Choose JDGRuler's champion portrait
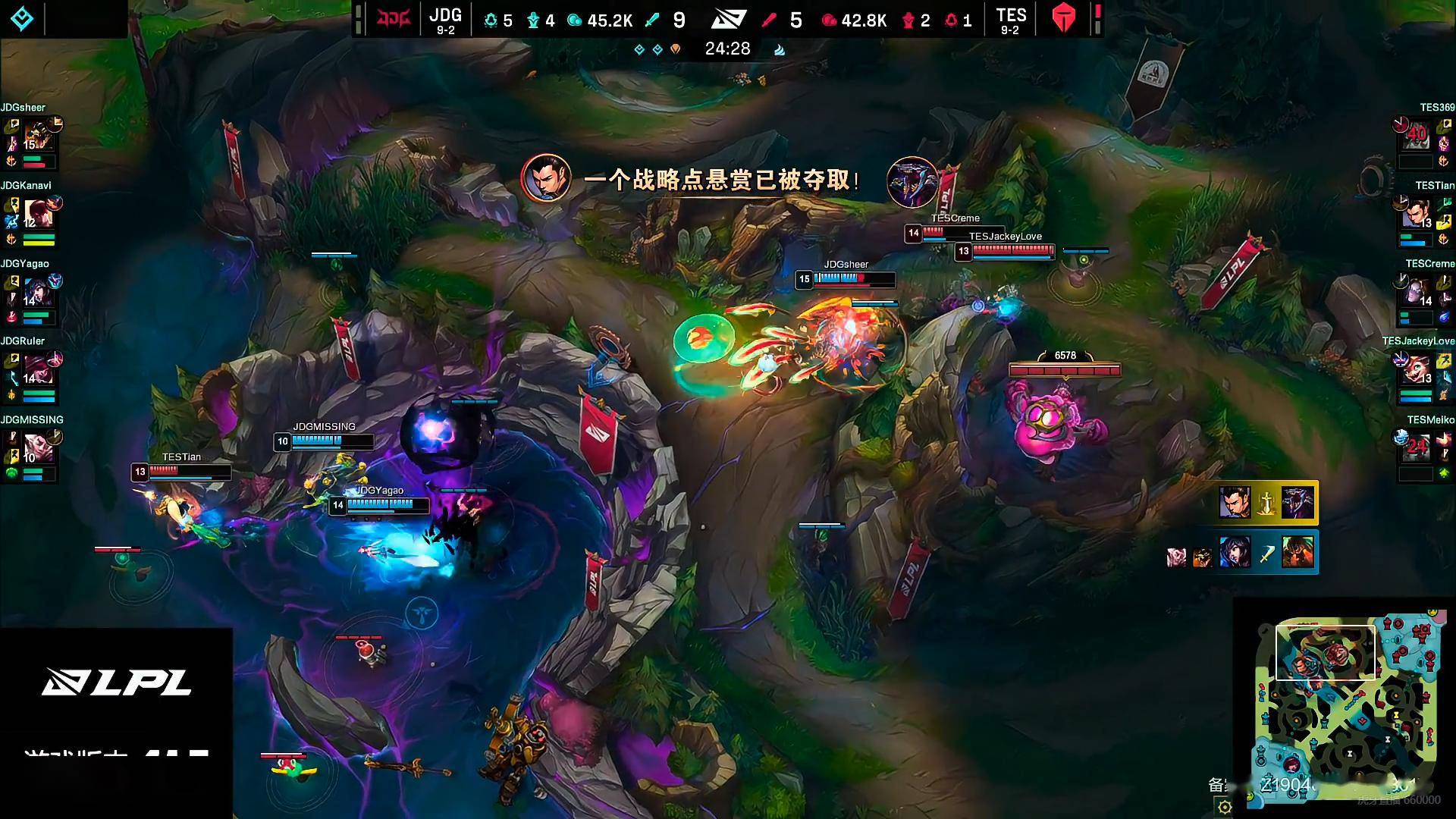 click(38, 371)
